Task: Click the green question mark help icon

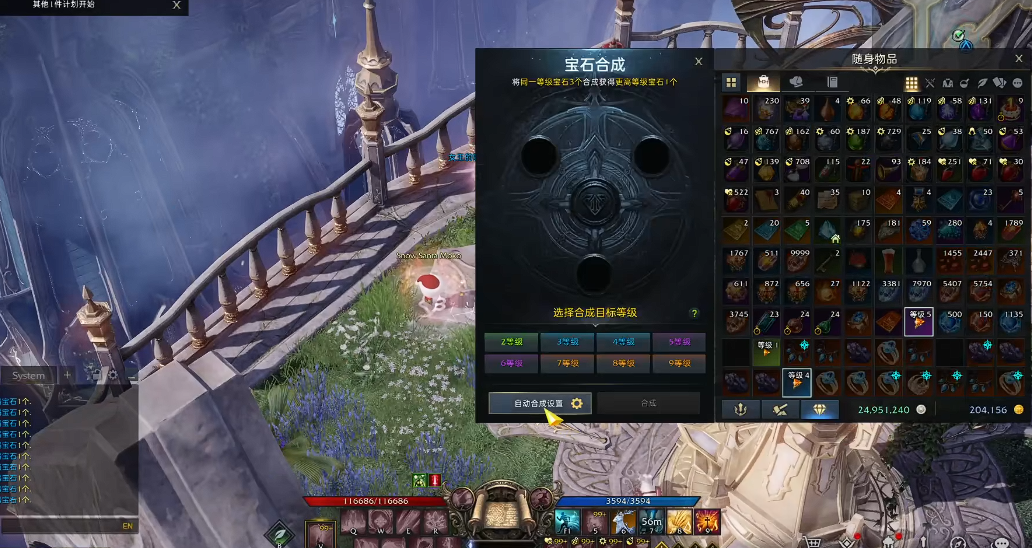Action: pyautogui.click(x=694, y=313)
